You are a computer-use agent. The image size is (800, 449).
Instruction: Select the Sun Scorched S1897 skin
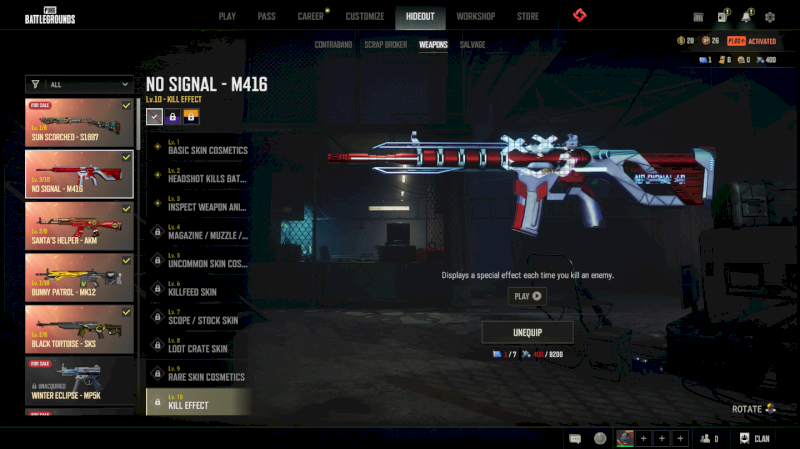[x=80, y=122]
